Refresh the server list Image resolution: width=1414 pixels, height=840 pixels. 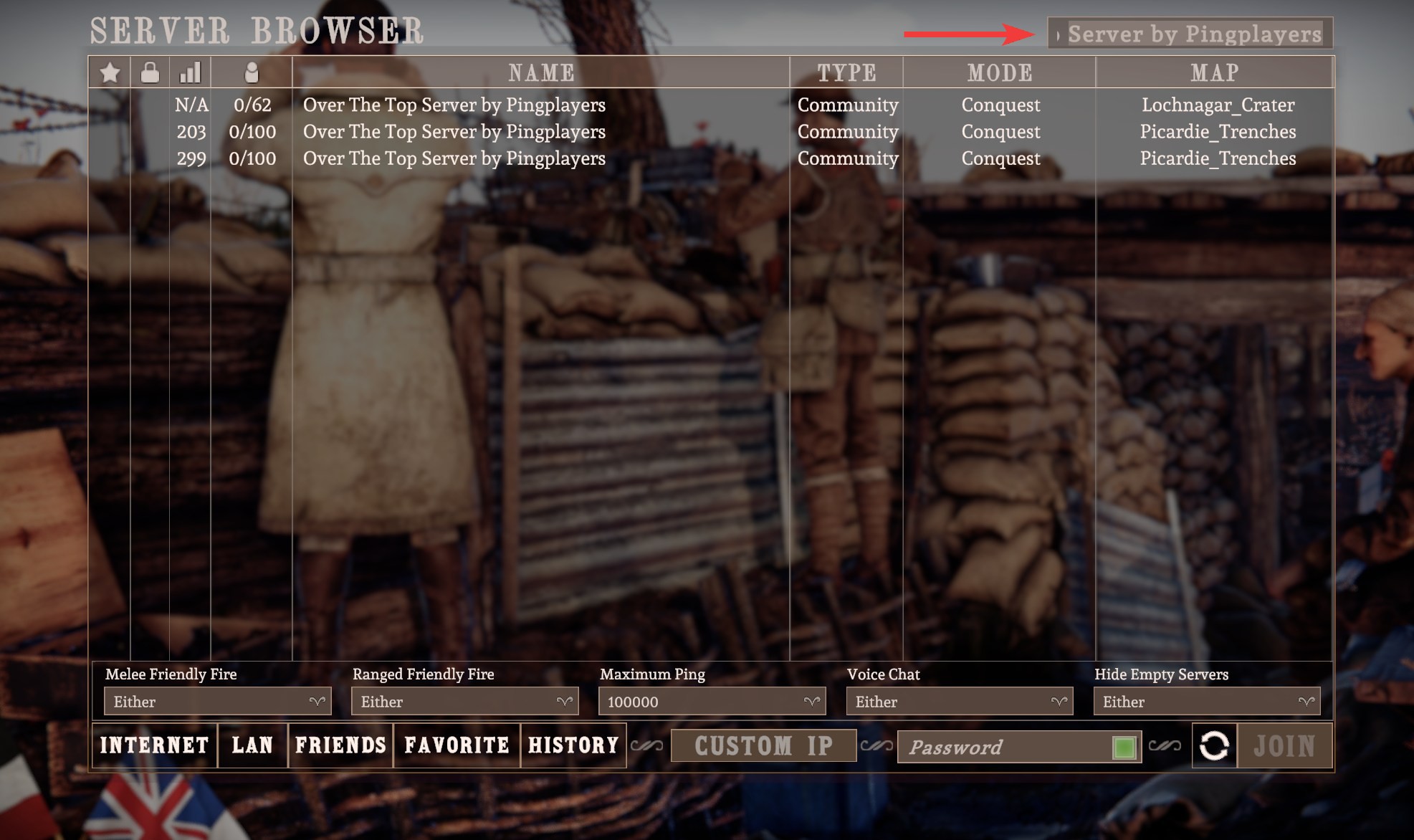point(1214,746)
